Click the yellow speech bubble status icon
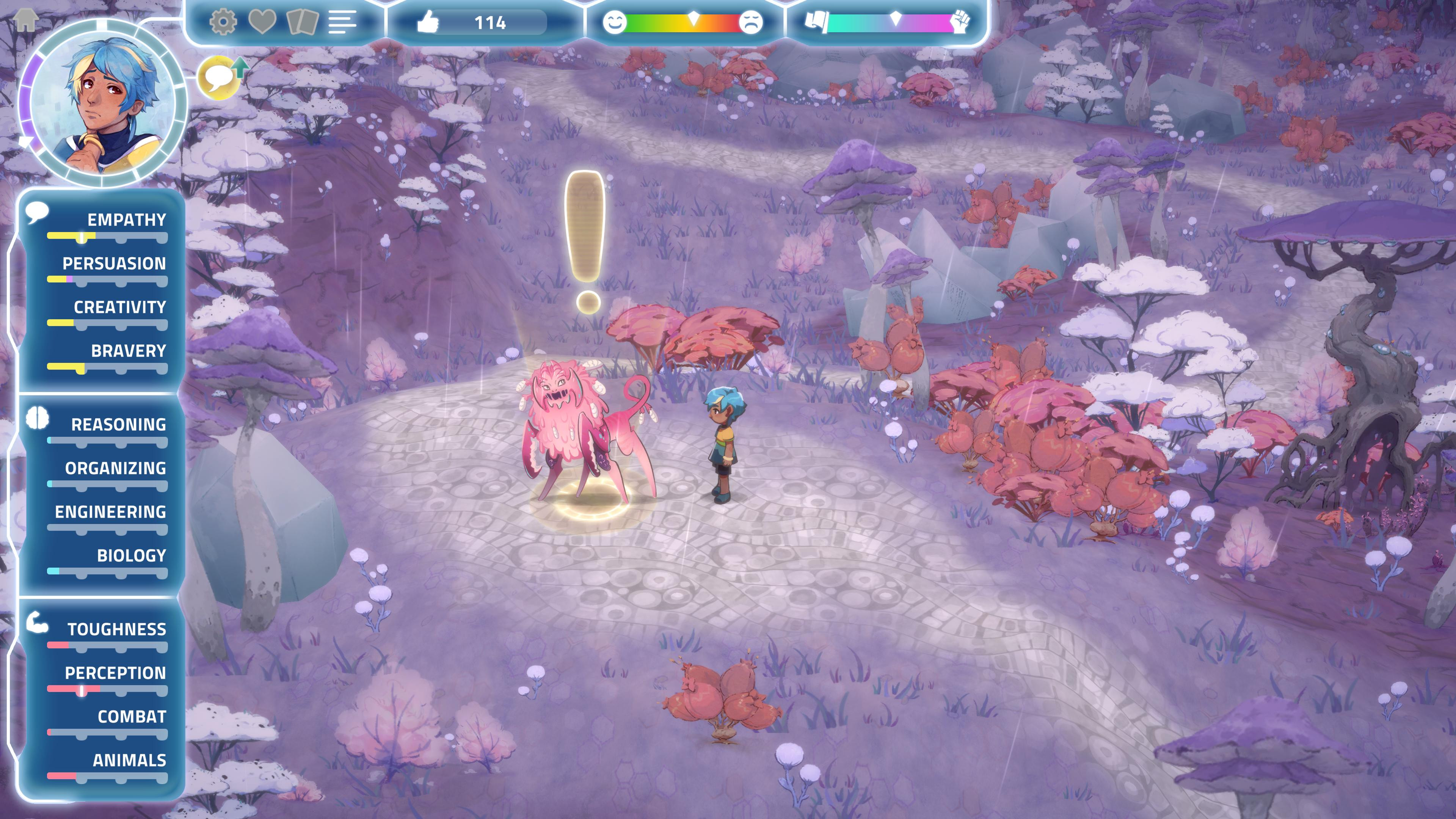Image resolution: width=1456 pixels, height=819 pixels. click(x=219, y=78)
